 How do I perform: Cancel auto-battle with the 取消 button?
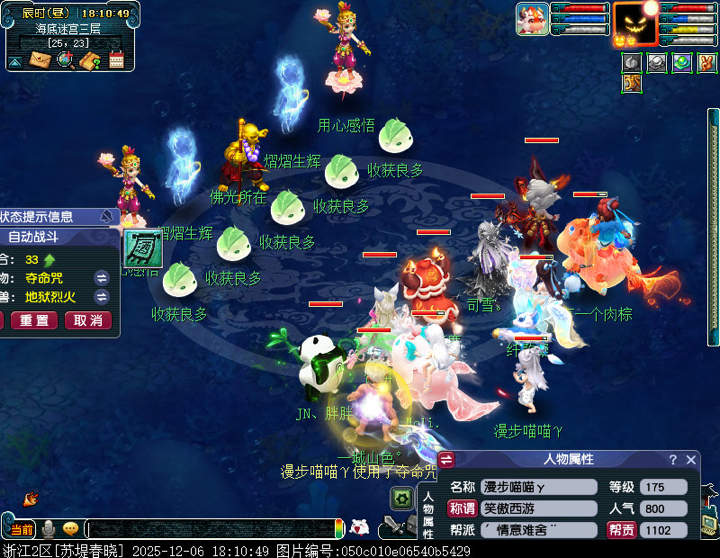pos(88,320)
